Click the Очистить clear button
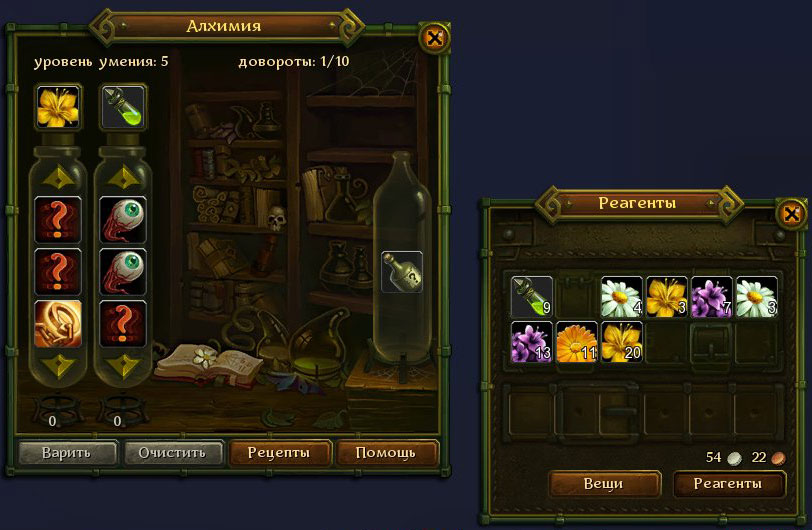 tap(172, 452)
